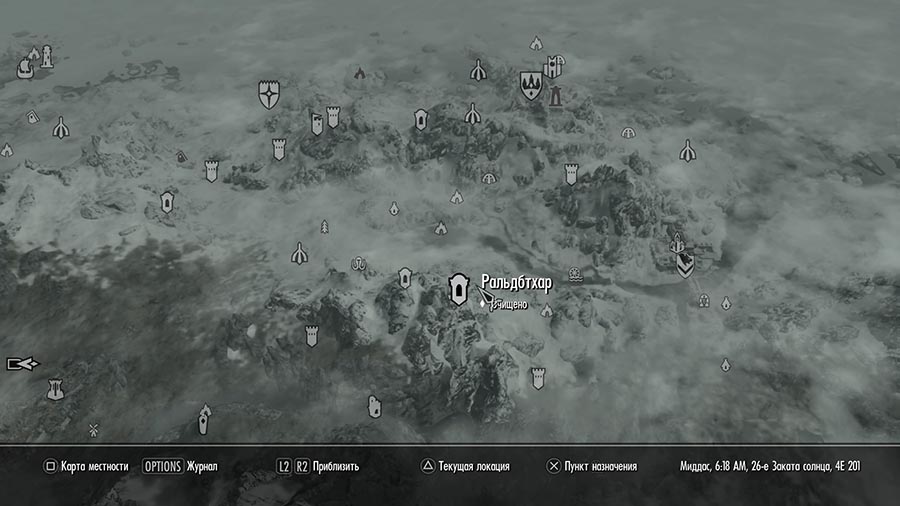Pick the anchor dock marker

pyautogui.click(x=357, y=264)
